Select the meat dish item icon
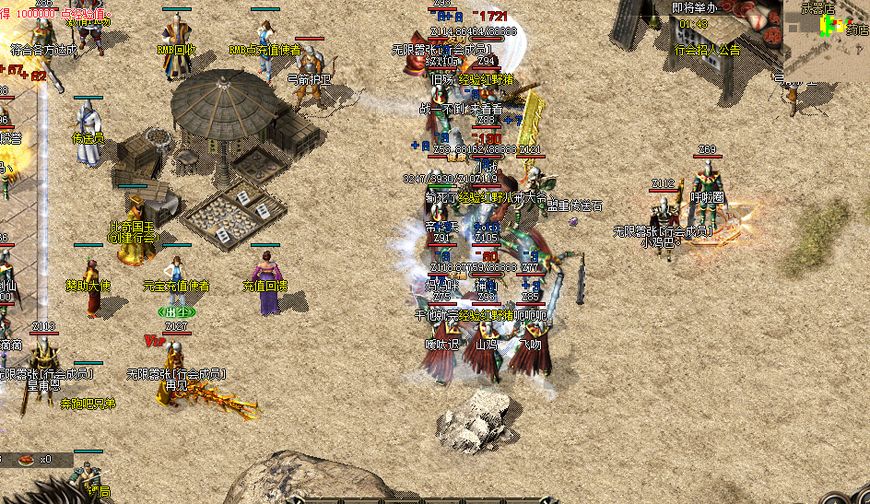Viewport: 870px width, 504px height. [x=24, y=458]
